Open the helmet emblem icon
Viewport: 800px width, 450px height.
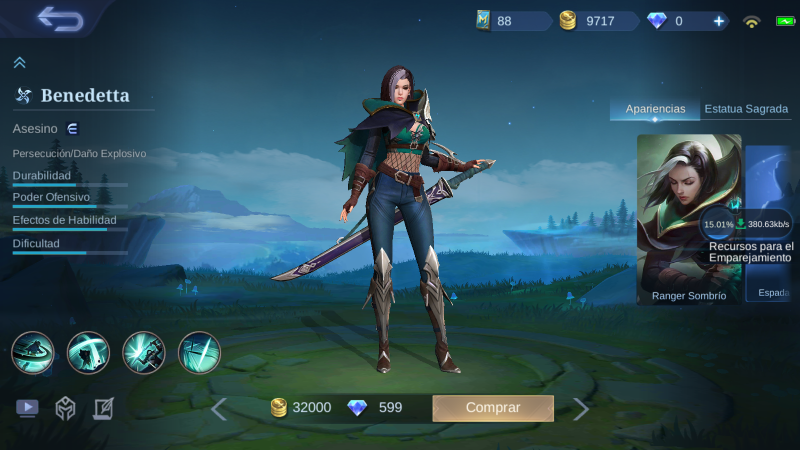tap(65, 407)
